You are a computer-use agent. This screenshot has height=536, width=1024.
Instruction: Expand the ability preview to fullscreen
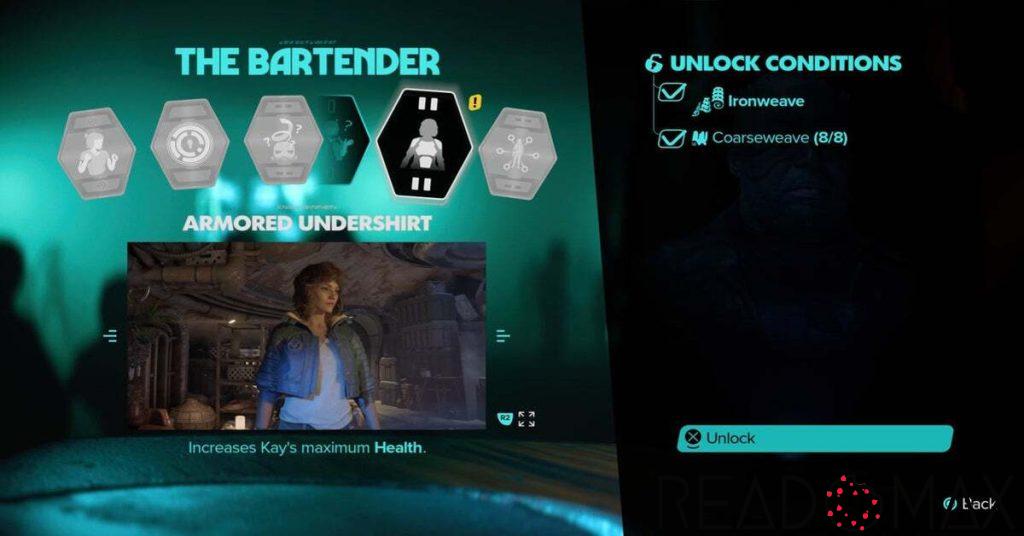[526, 418]
